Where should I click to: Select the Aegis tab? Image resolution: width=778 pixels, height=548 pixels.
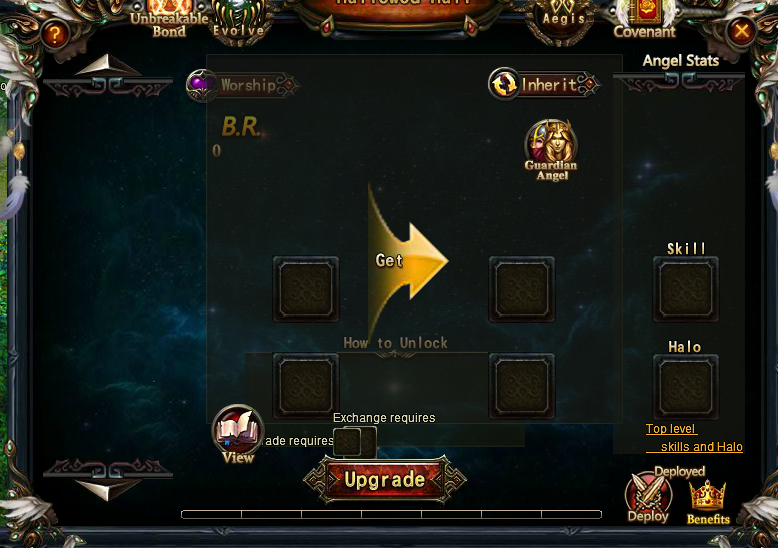coord(563,19)
